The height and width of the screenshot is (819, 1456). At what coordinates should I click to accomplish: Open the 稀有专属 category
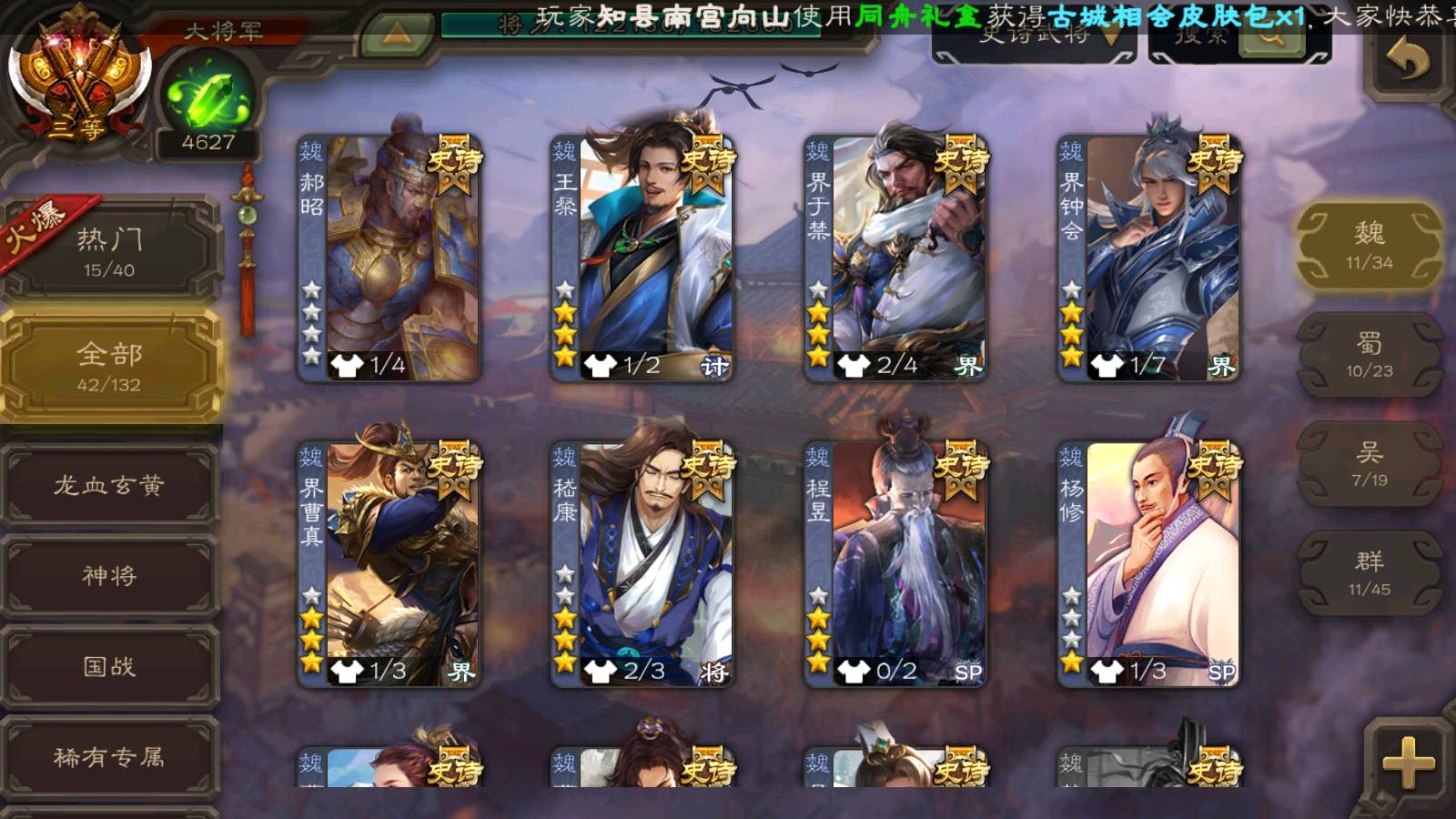[x=109, y=756]
